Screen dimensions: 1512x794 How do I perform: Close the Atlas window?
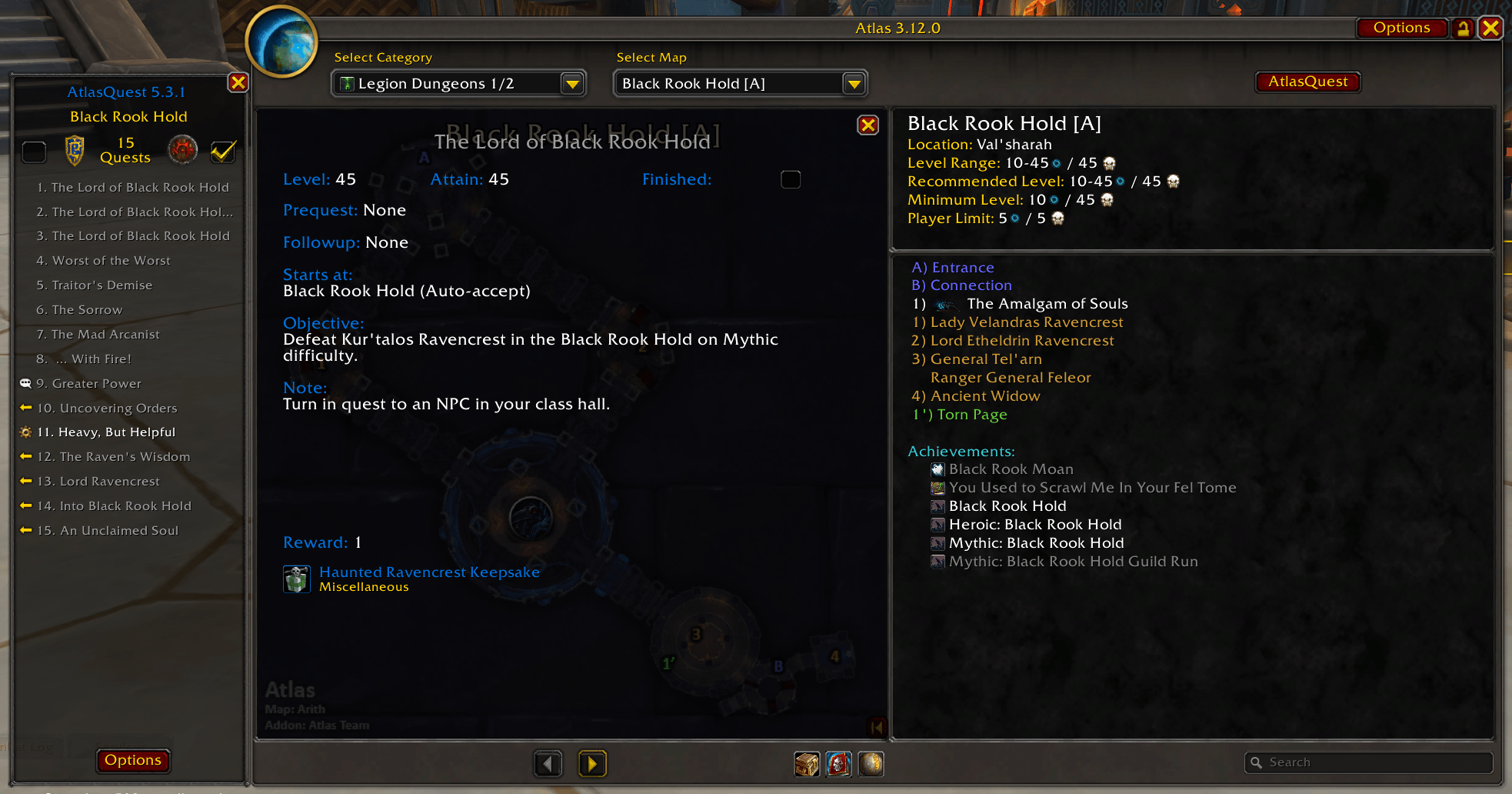pos(1490,28)
